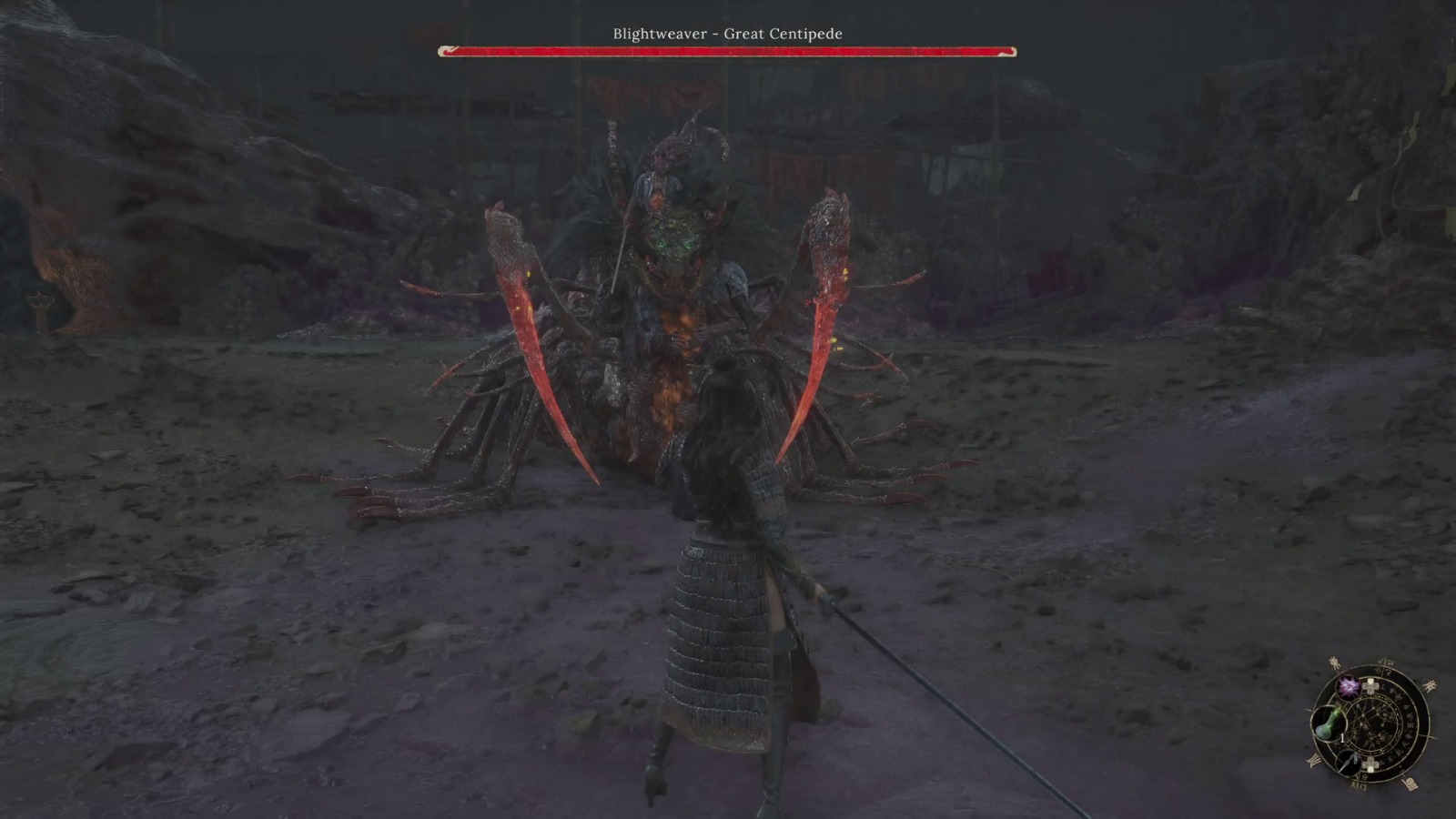
Task: Click the lower d-pad cross icon on the wheel
Action: (1370, 764)
